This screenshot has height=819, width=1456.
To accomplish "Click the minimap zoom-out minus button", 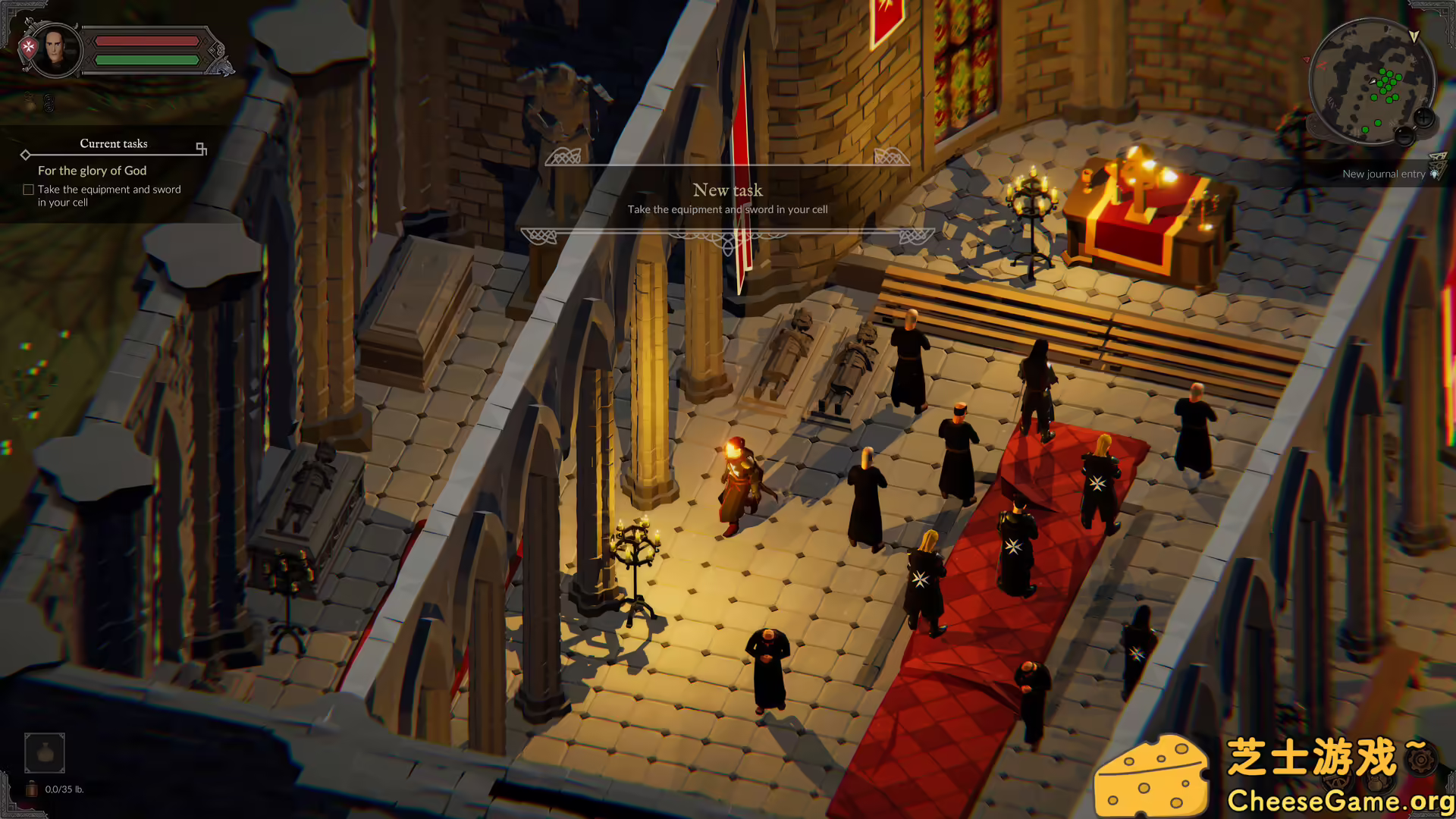I will point(1405,137).
